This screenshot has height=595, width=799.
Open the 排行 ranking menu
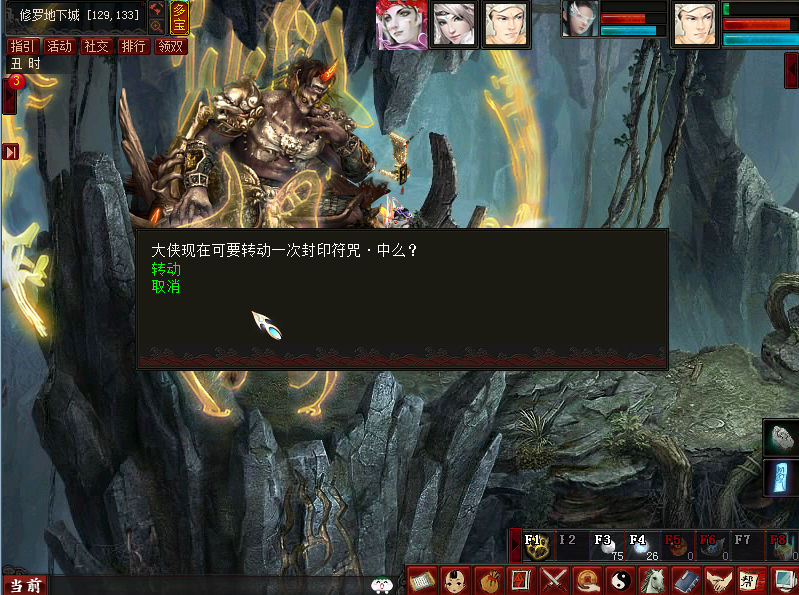[133, 46]
